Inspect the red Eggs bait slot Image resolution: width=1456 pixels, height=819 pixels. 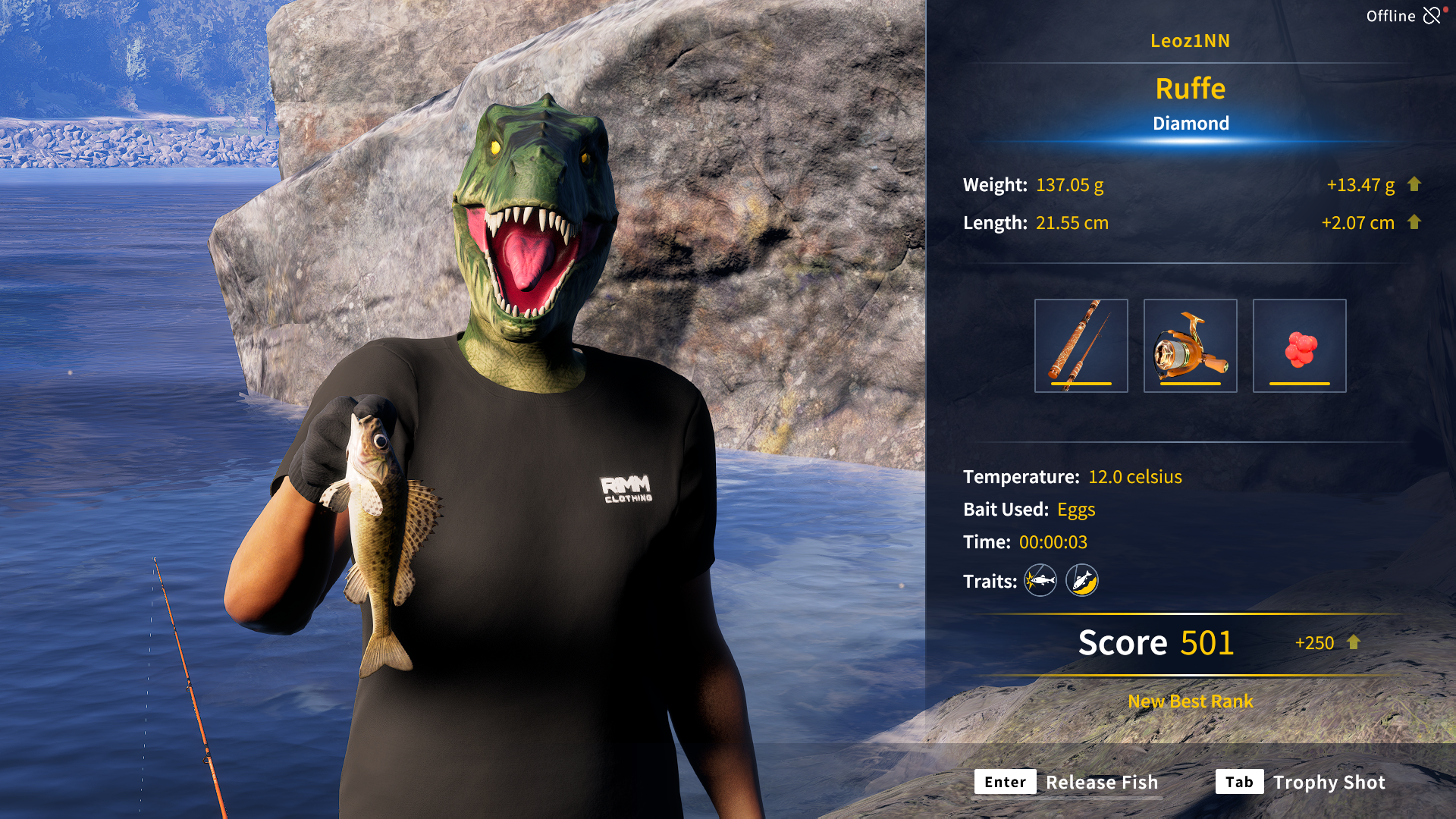(x=1299, y=346)
